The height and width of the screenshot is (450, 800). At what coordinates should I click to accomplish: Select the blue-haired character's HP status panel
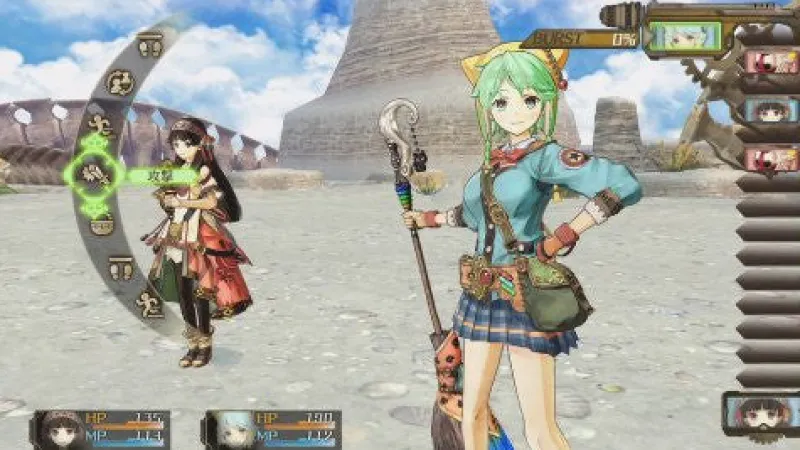pyautogui.click(x=272, y=429)
